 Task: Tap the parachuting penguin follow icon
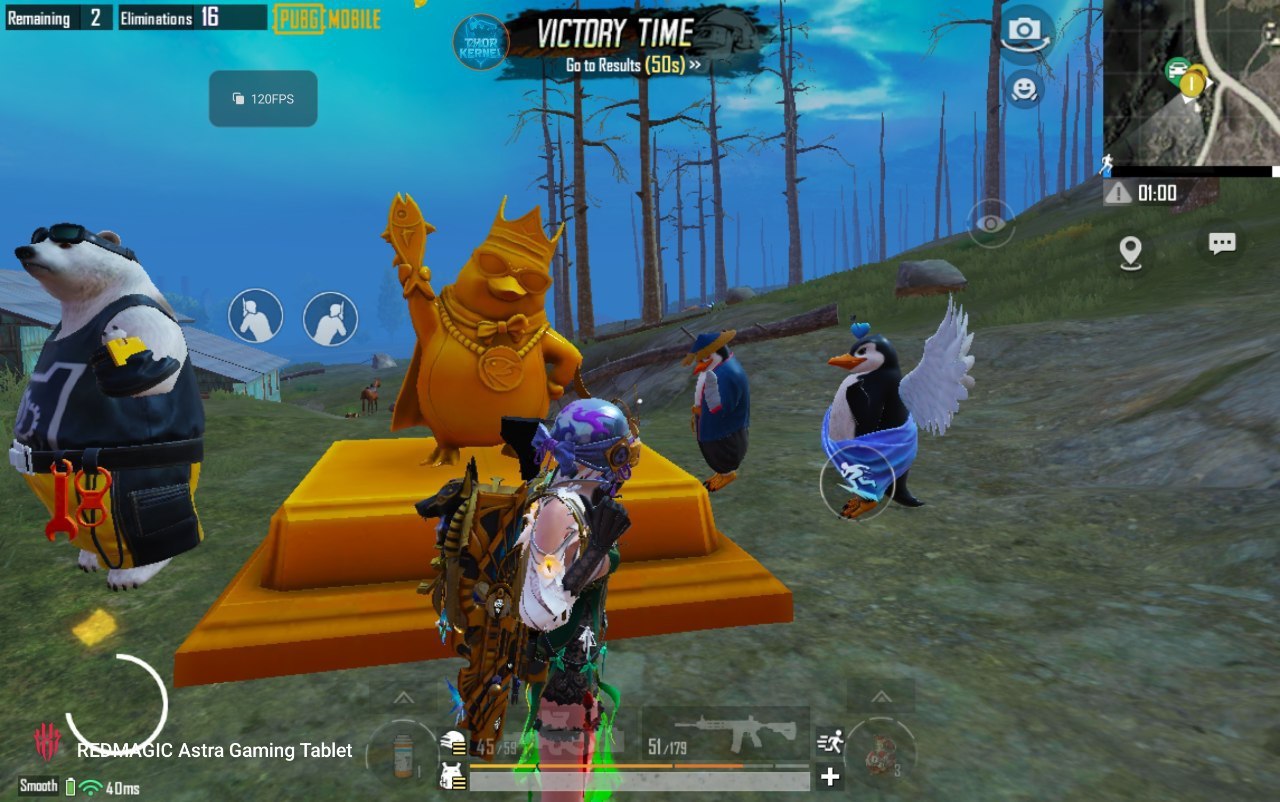coord(856,481)
